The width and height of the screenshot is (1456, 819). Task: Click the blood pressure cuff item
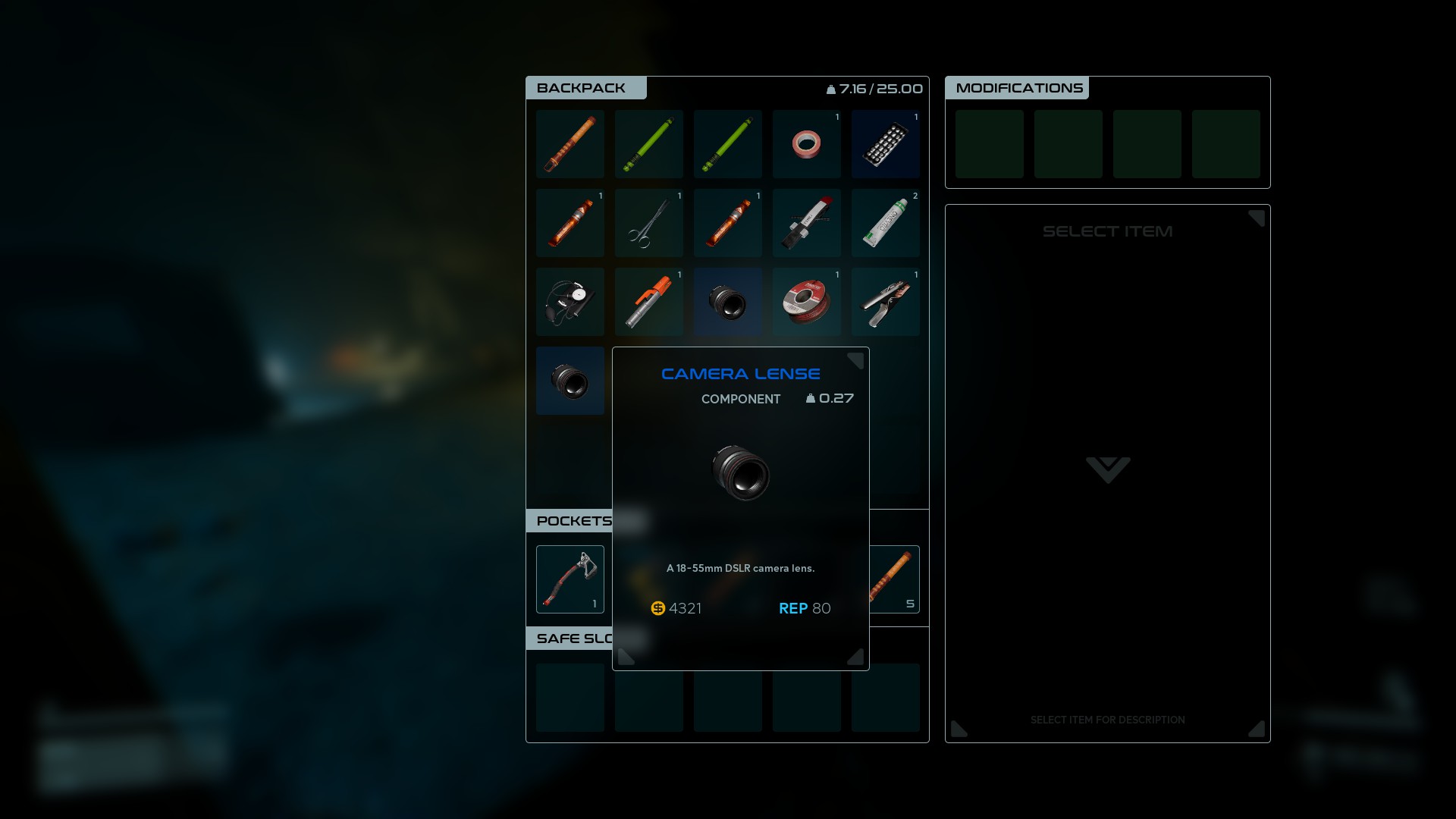click(x=570, y=302)
